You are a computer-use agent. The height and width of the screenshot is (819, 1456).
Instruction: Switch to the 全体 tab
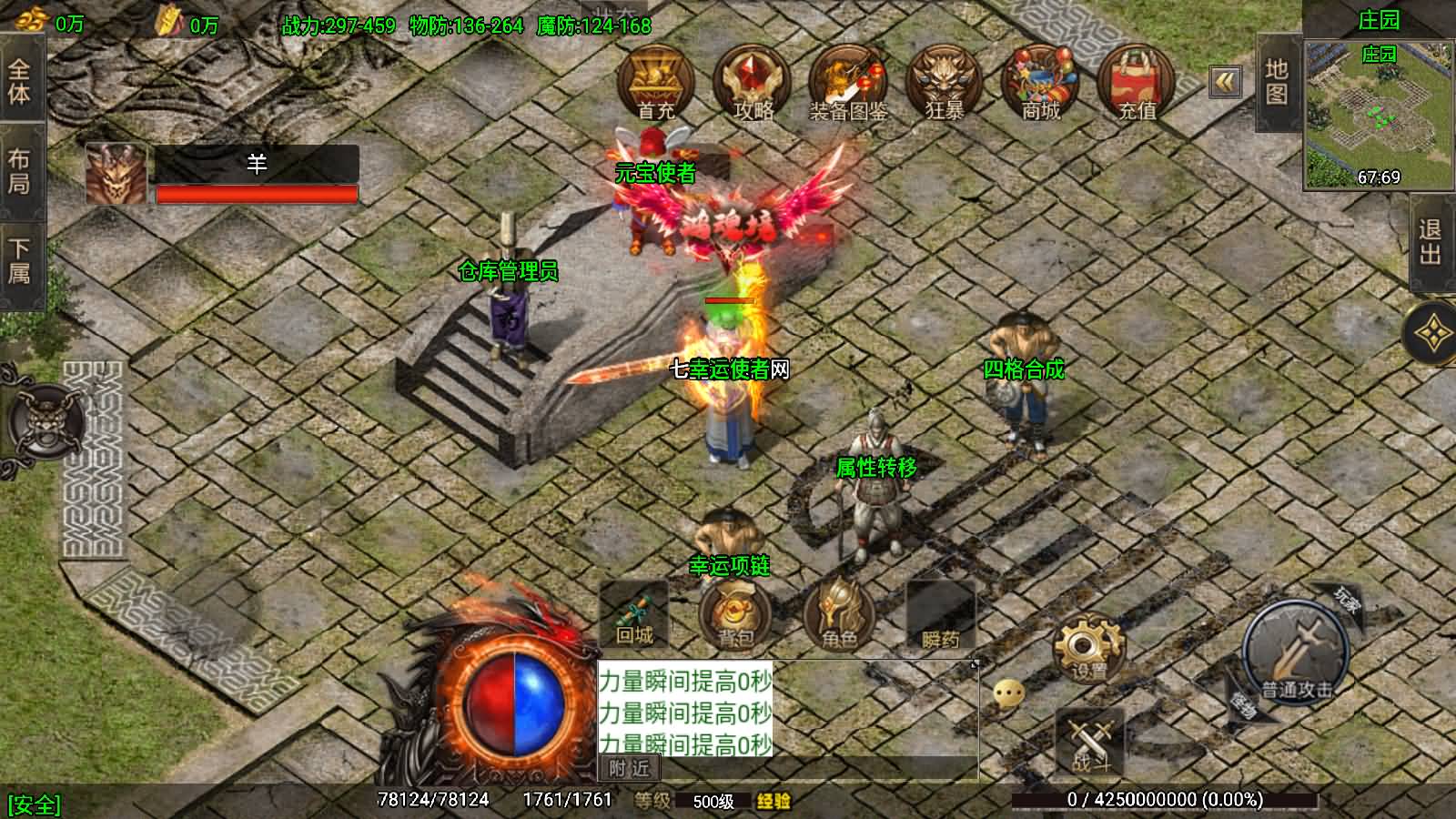[x=20, y=82]
